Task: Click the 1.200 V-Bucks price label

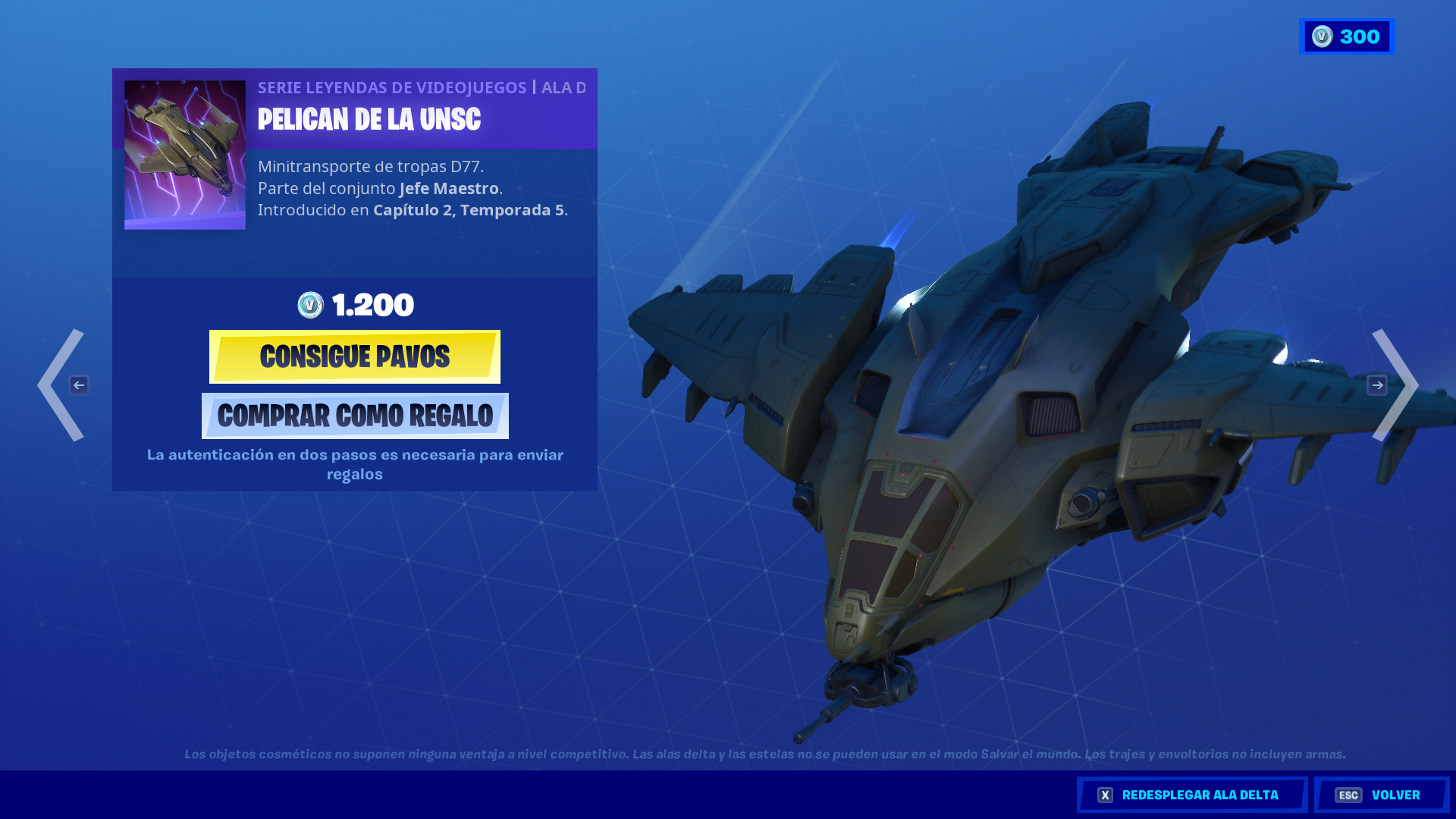Action: pos(370,306)
